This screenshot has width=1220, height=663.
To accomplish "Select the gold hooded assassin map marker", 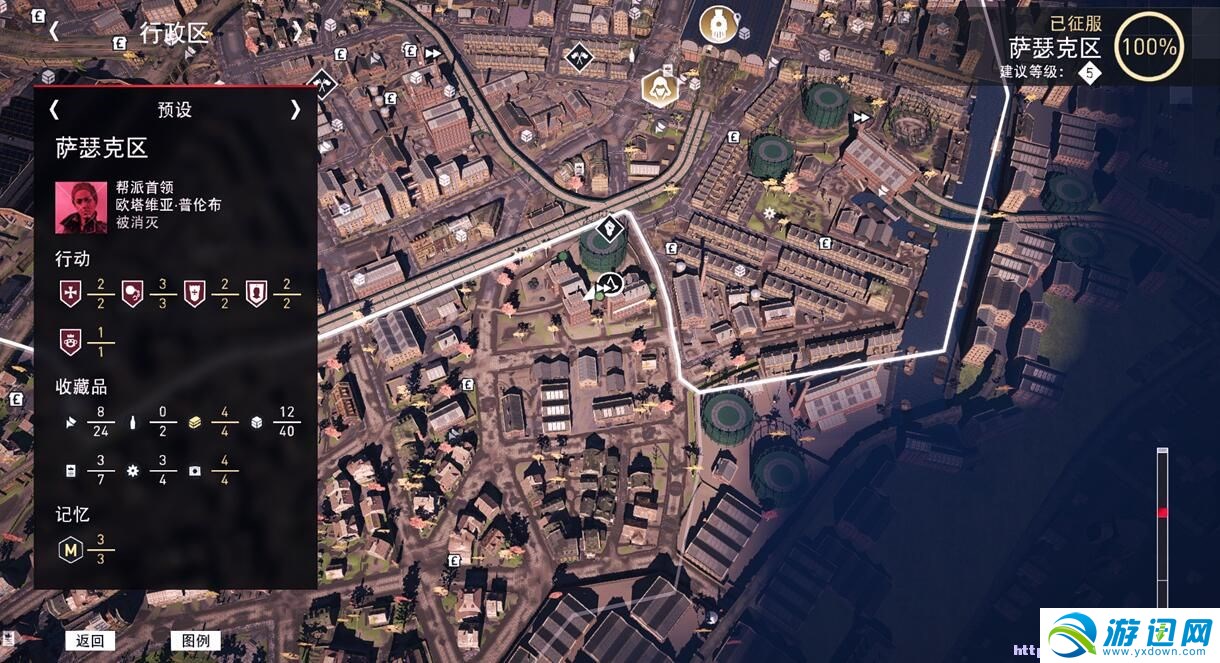I will (657, 86).
